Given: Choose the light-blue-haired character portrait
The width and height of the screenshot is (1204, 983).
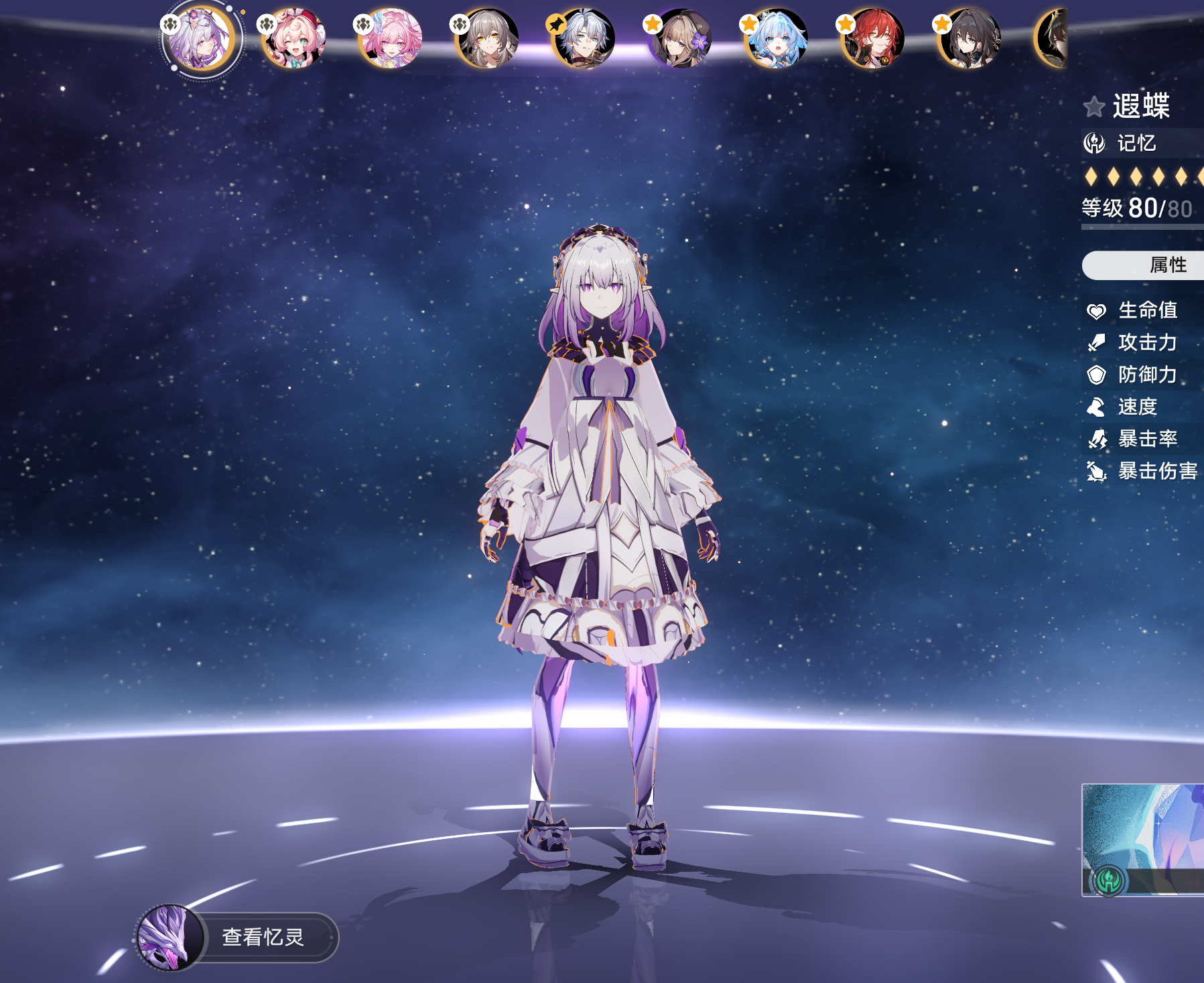Looking at the screenshot, I should click(777, 39).
